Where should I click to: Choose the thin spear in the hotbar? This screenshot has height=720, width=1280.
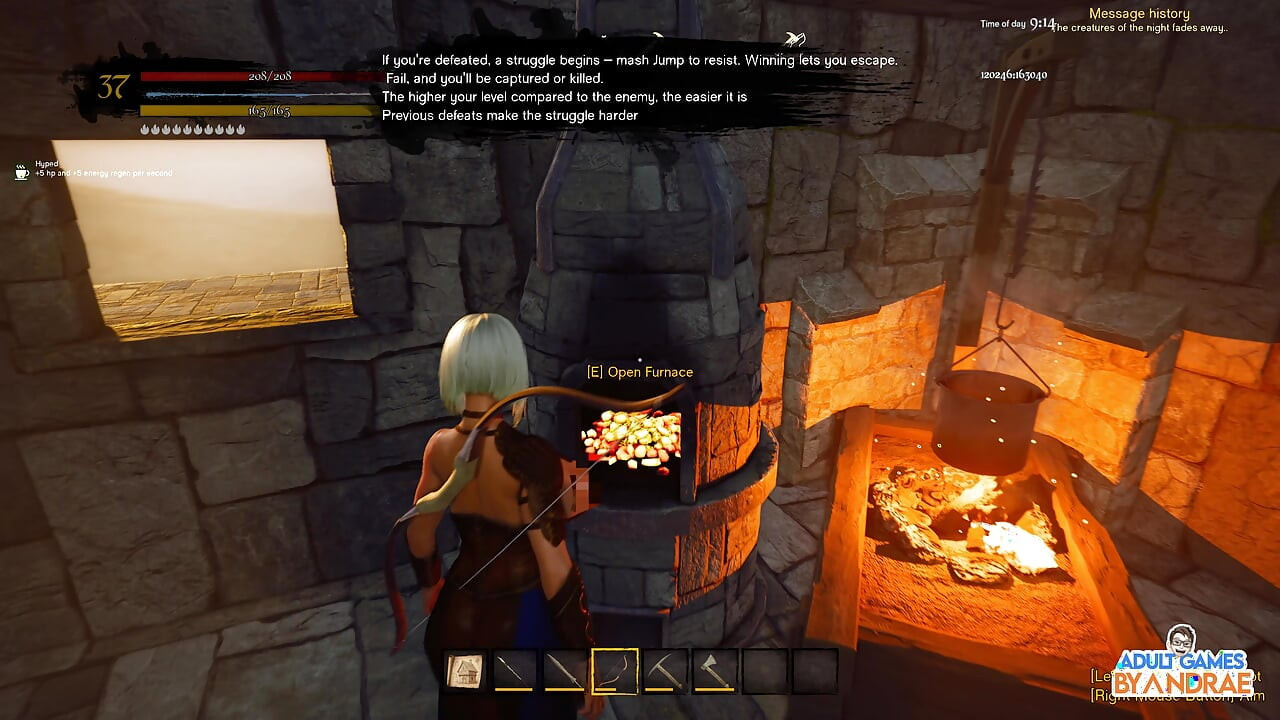coord(515,670)
